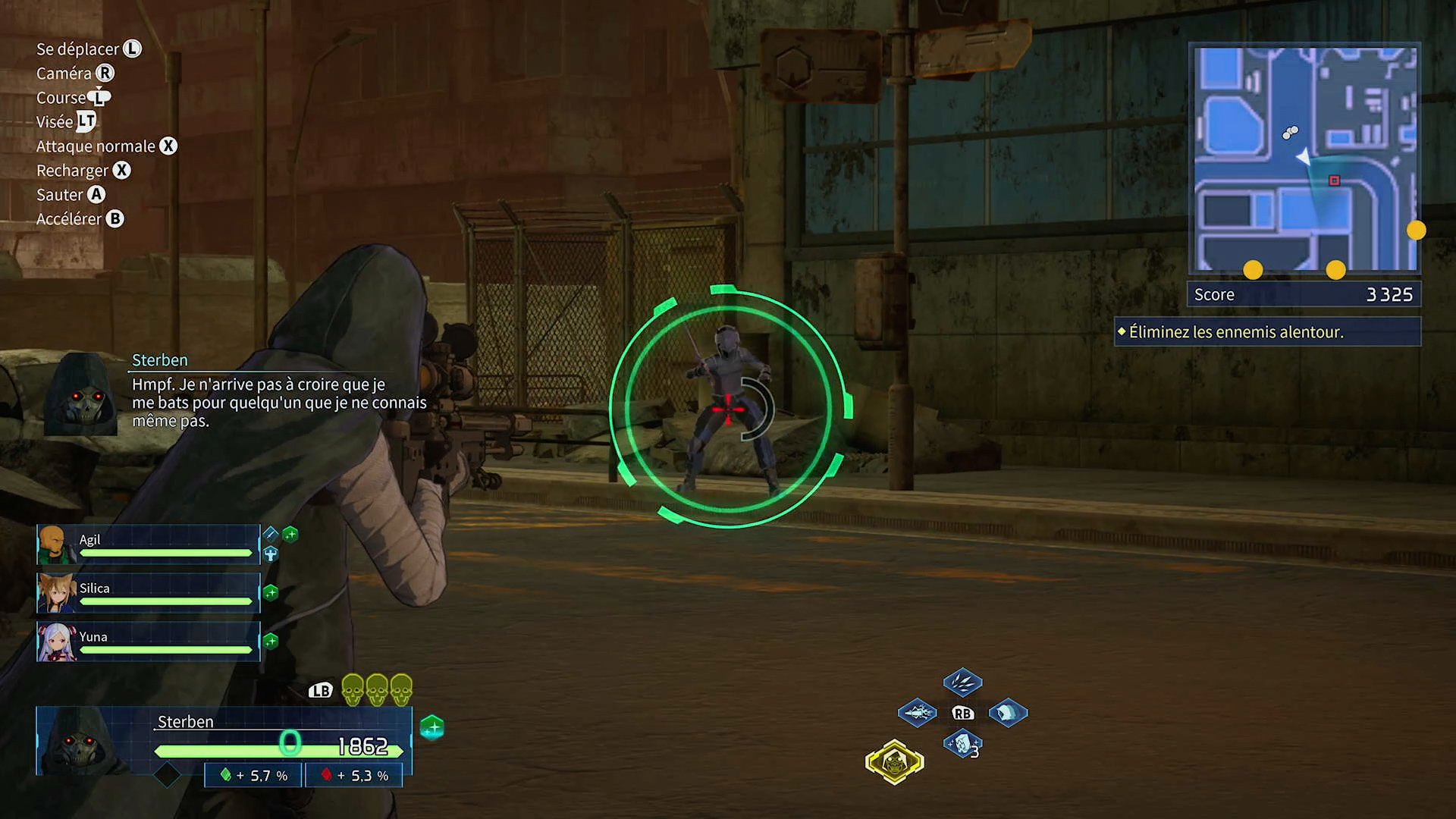The height and width of the screenshot is (819, 1456).
Task: Select Agil's party member panel
Action: pos(148,544)
